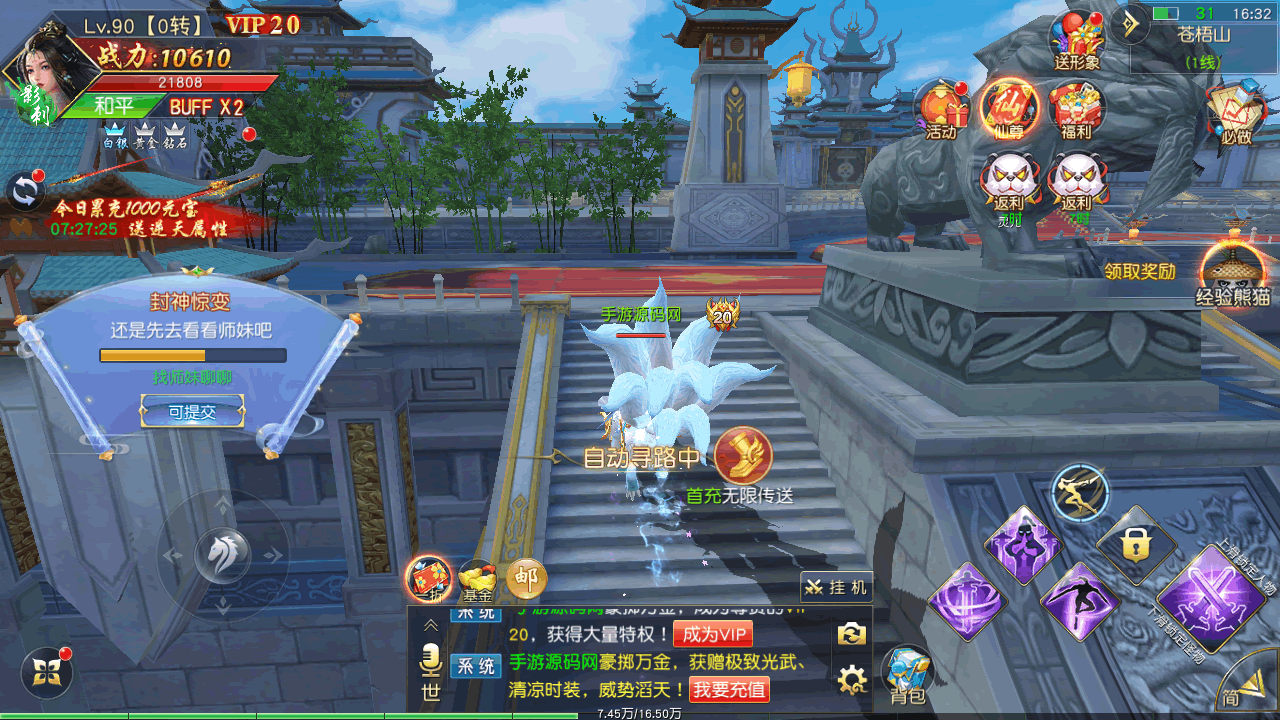The image size is (1280, 720).
Task: Open the 仙尊 icon
Action: click(x=1008, y=108)
